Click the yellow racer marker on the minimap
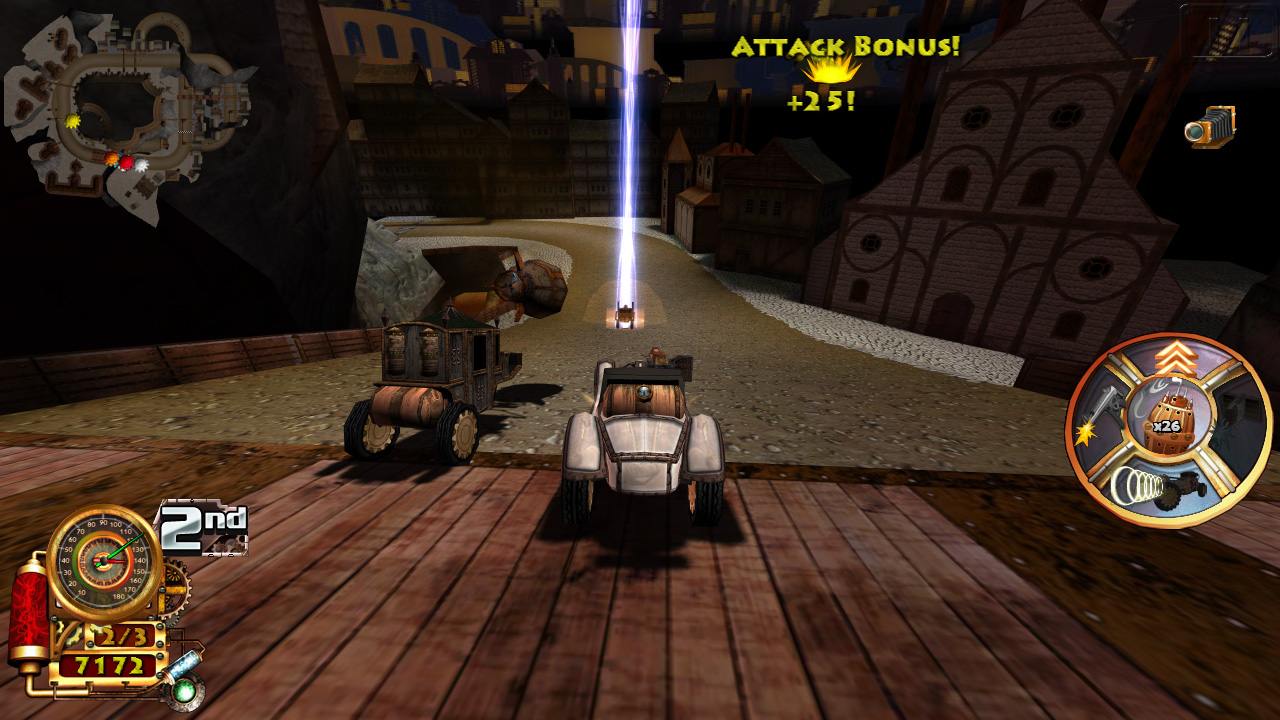Image resolution: width=1280 pixels, height=720 pixels. [73, 121]
